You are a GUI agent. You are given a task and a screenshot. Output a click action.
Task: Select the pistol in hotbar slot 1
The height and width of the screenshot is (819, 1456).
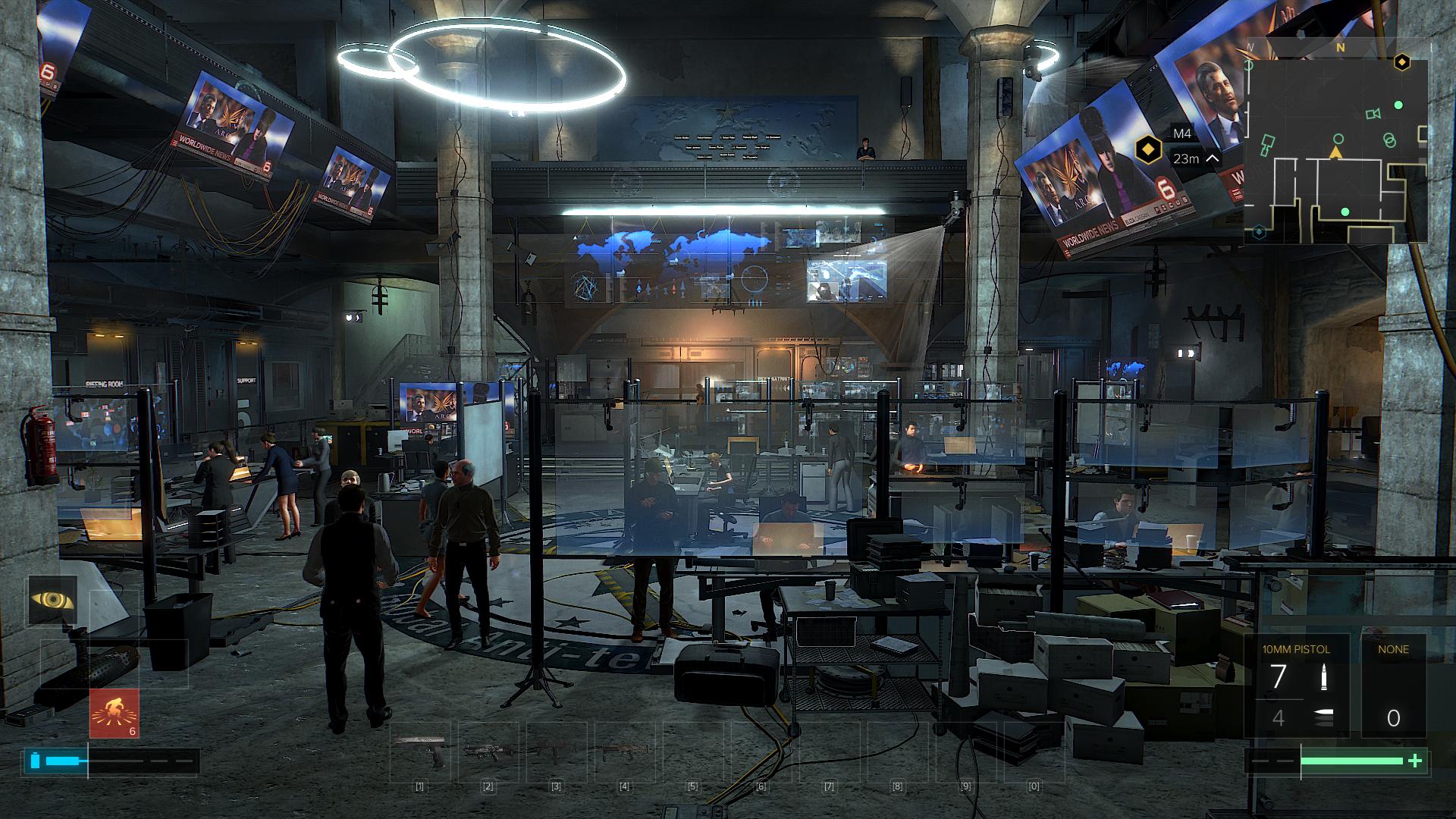[x=419, y=752]
